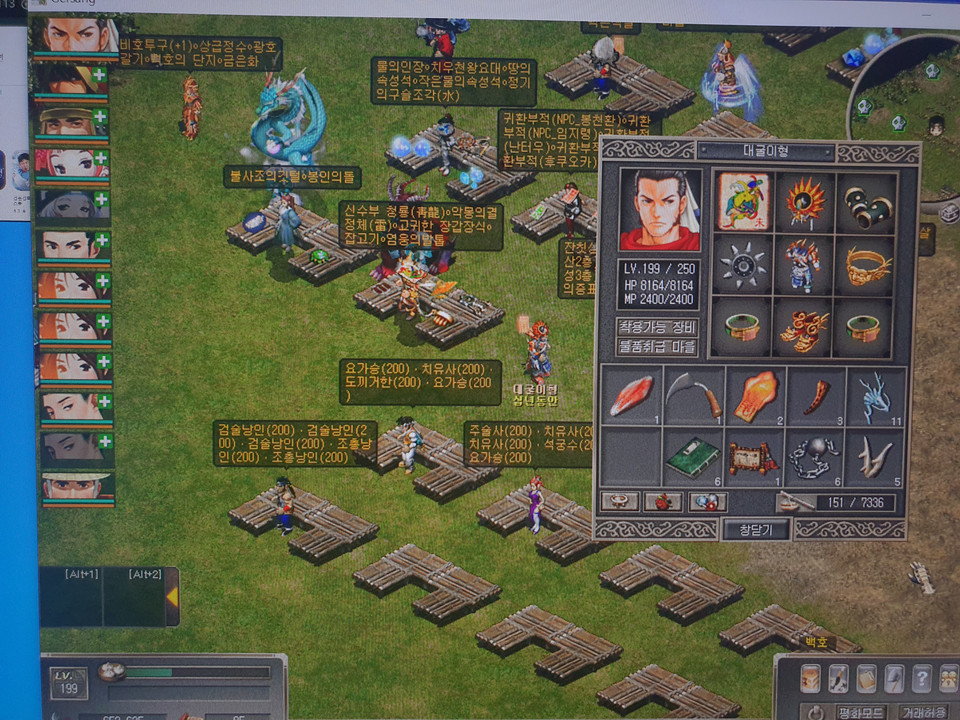Select the golden belt equipment slot
The height and width of the screenshot is (720, 960).
[866, 263]
